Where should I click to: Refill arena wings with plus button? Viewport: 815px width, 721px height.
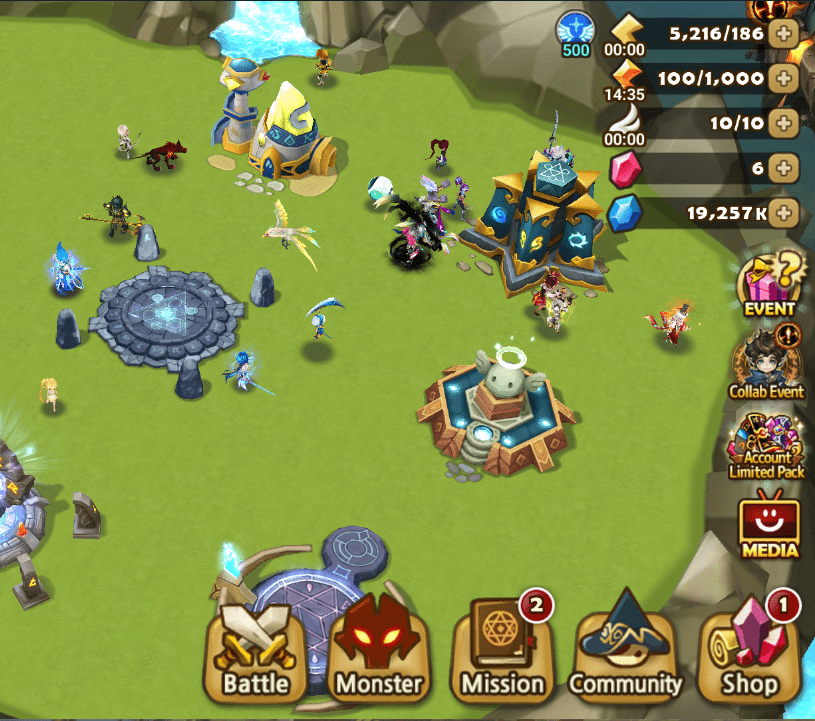click(784, 123)
